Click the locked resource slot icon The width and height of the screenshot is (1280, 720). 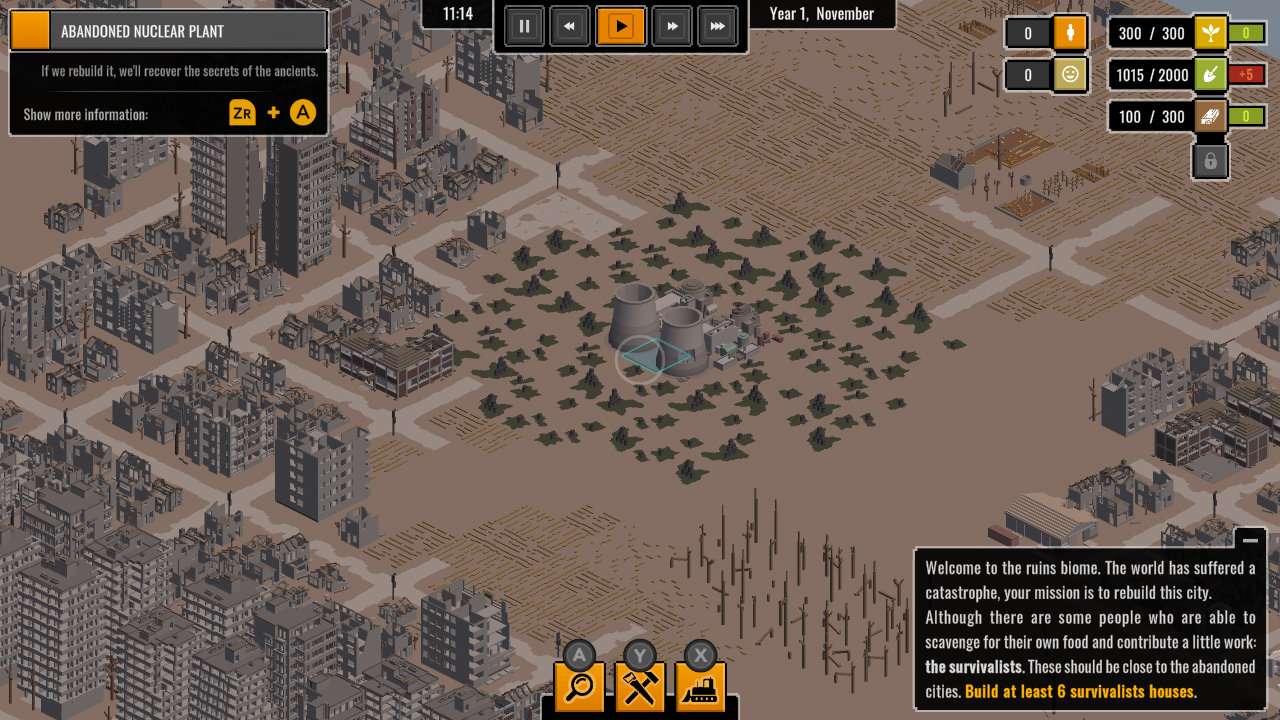click(1210, 161)
